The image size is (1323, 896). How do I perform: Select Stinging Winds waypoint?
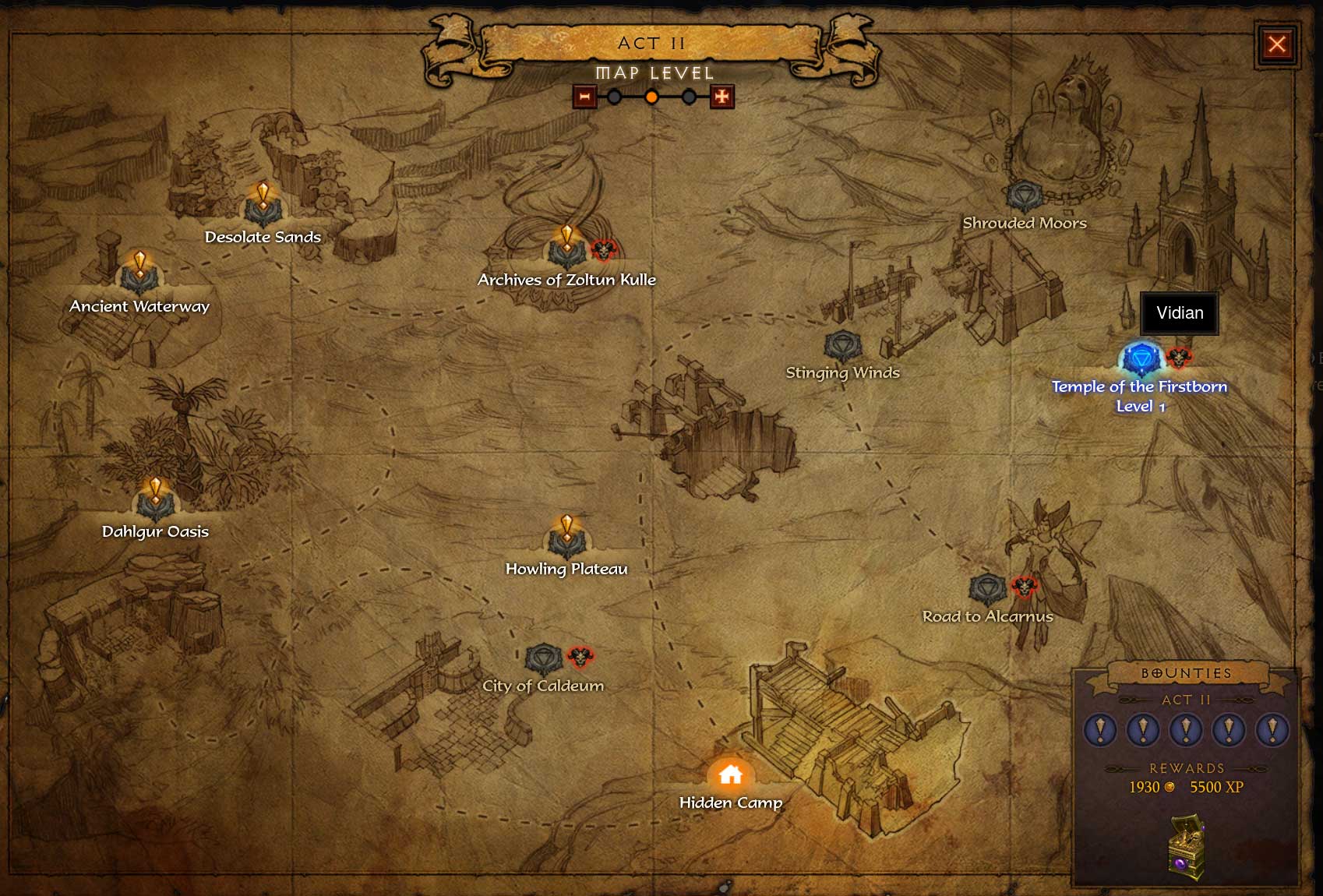(842, 345)
